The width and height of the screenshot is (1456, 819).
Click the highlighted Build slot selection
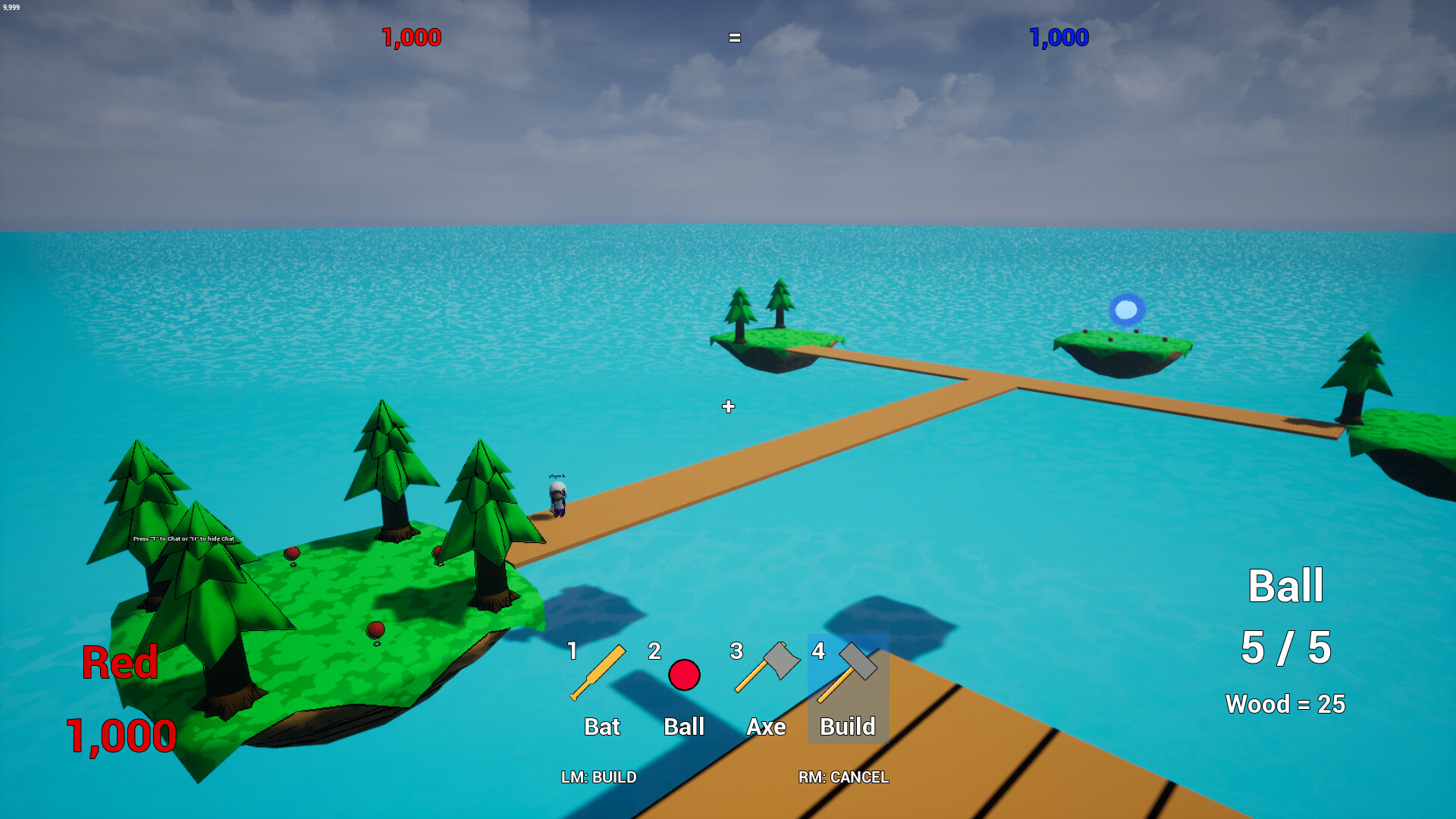point(847,690)
